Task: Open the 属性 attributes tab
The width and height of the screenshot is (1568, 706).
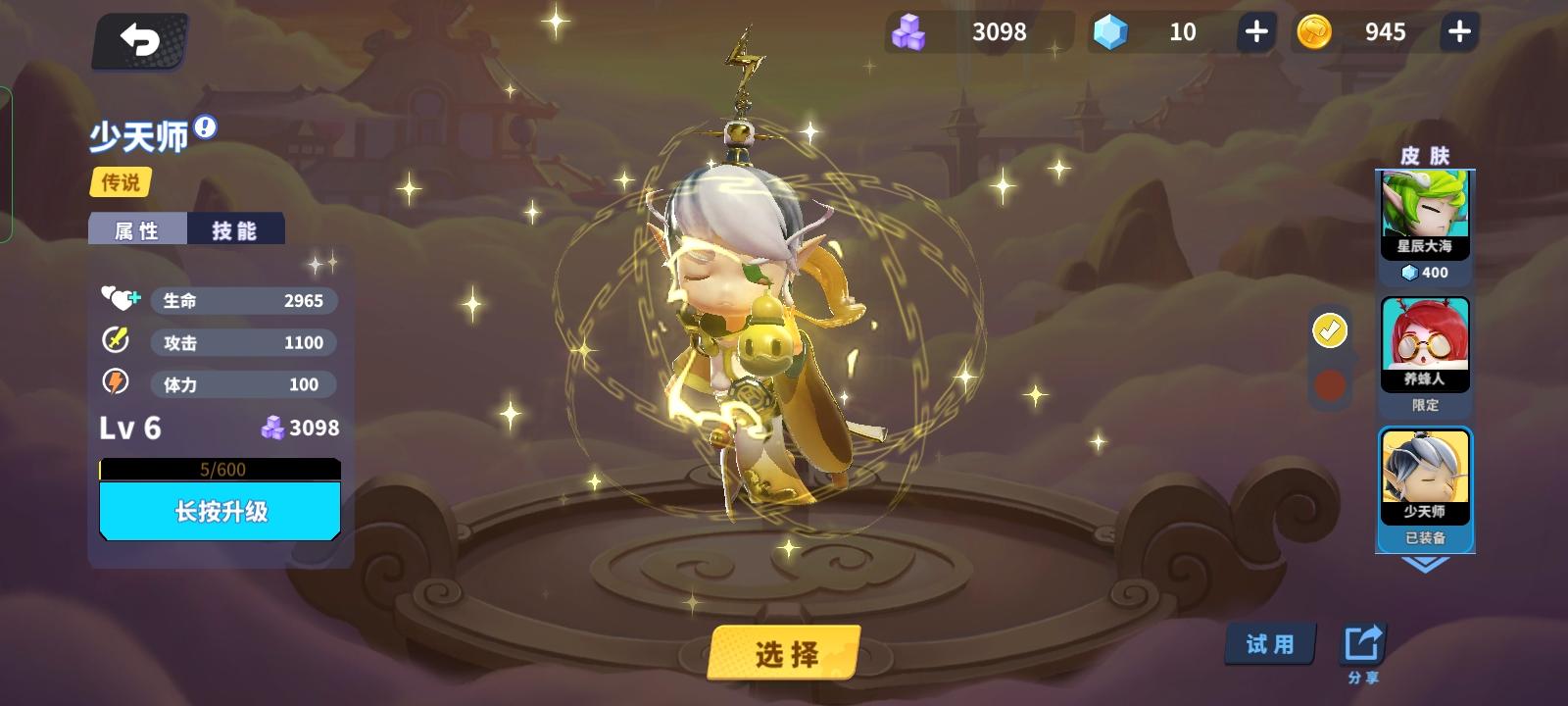Action: pyautogui.click(x=137, y=227)
